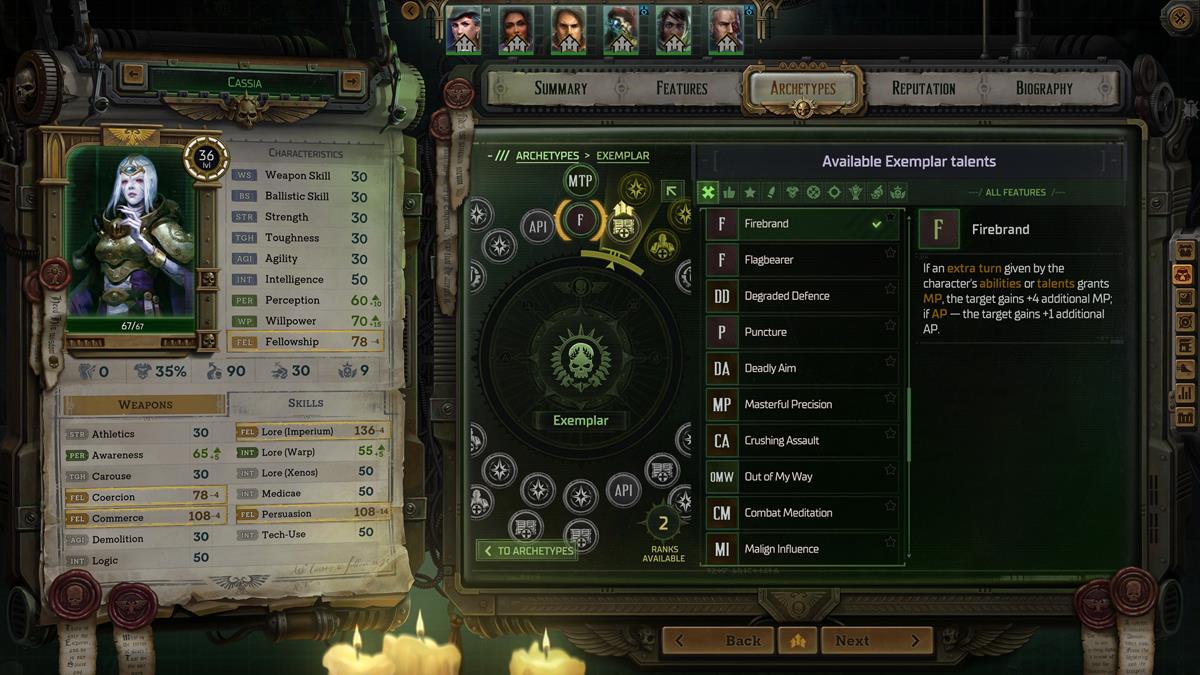1200x675 pixels.
Task: Go back with To Archetypes button
Action: 527,551
